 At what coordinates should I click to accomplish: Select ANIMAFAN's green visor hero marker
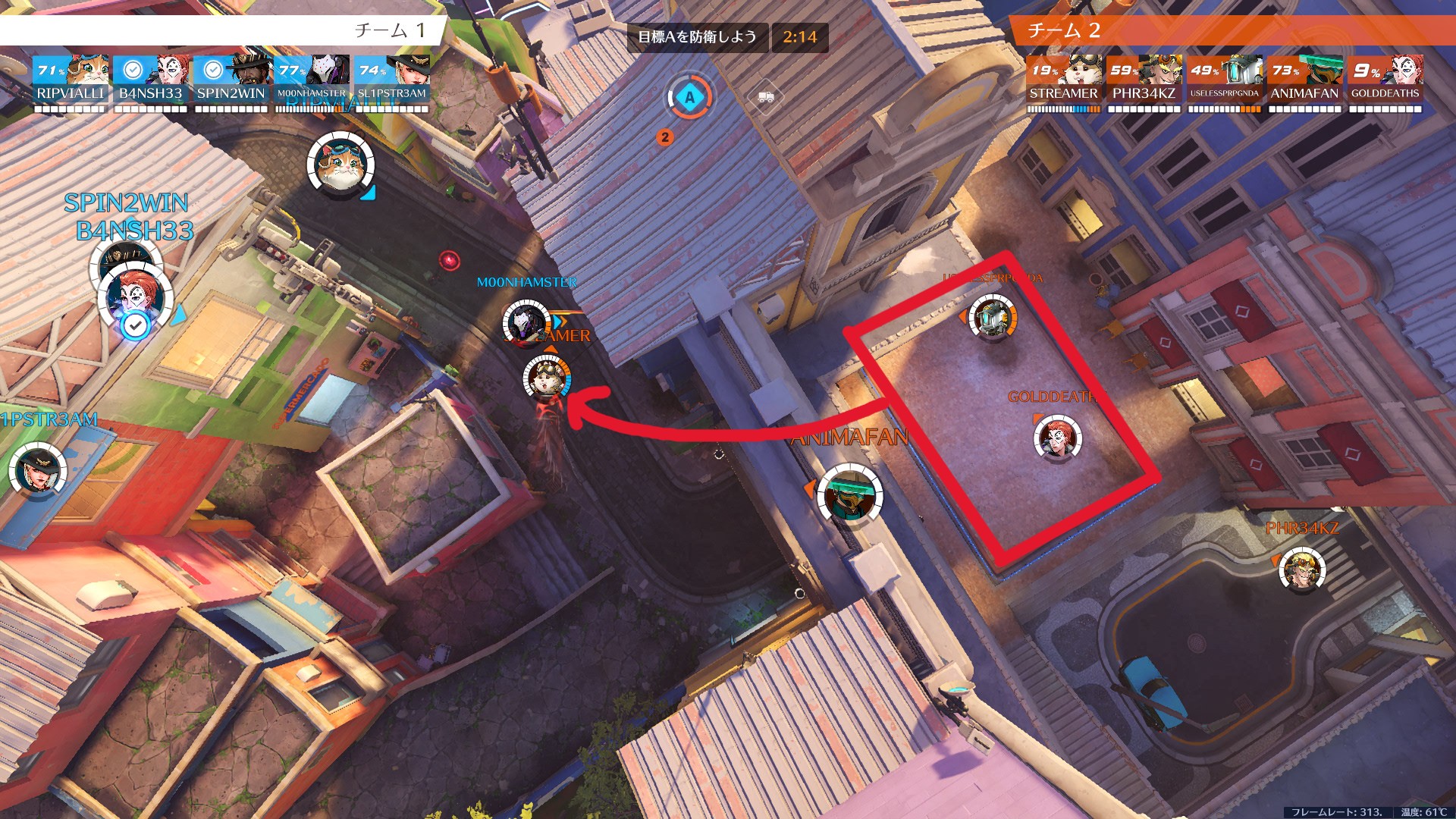tap(849, 494)
